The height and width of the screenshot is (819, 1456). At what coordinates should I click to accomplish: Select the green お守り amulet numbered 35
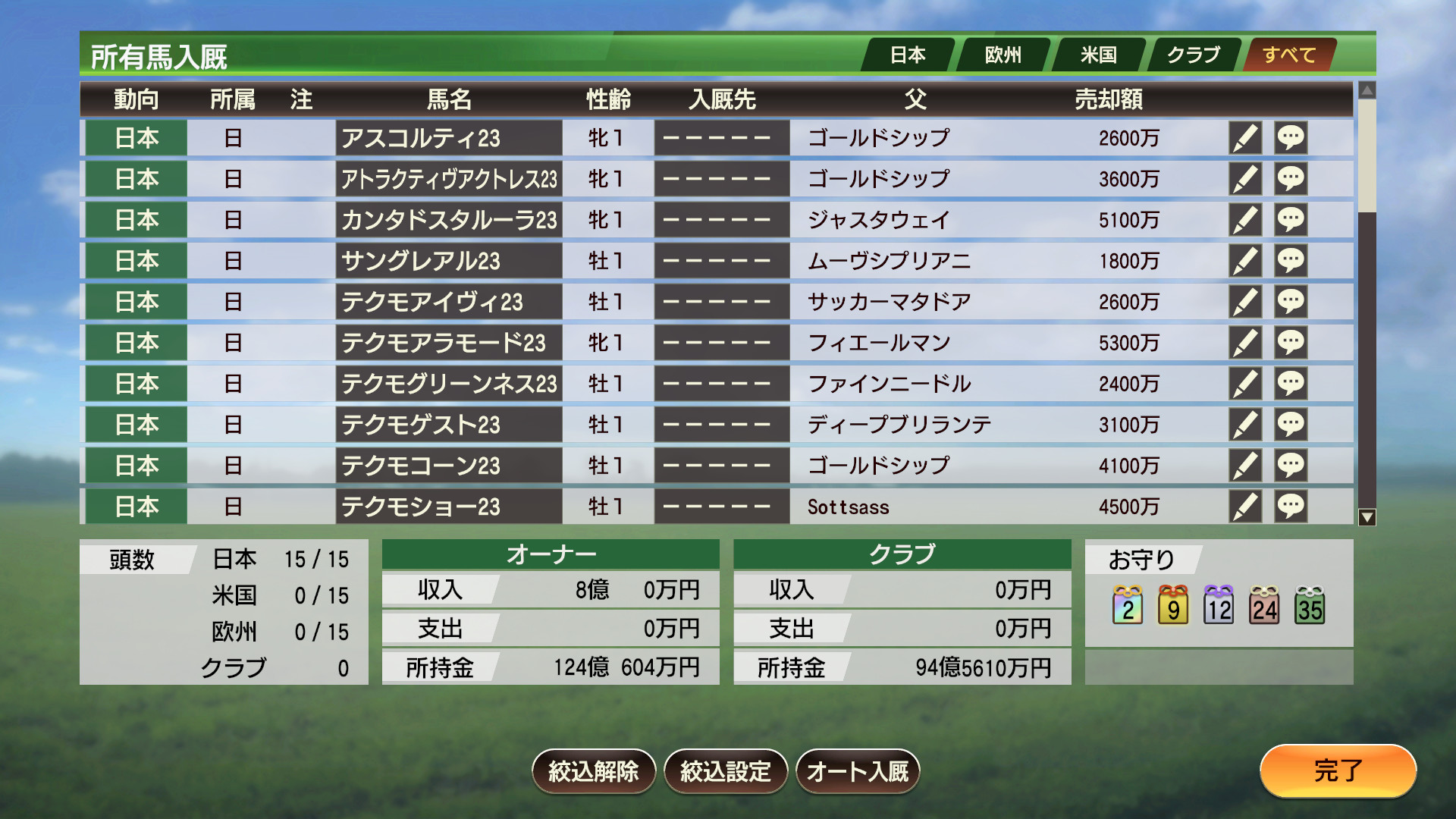(x=1311, y=604)
